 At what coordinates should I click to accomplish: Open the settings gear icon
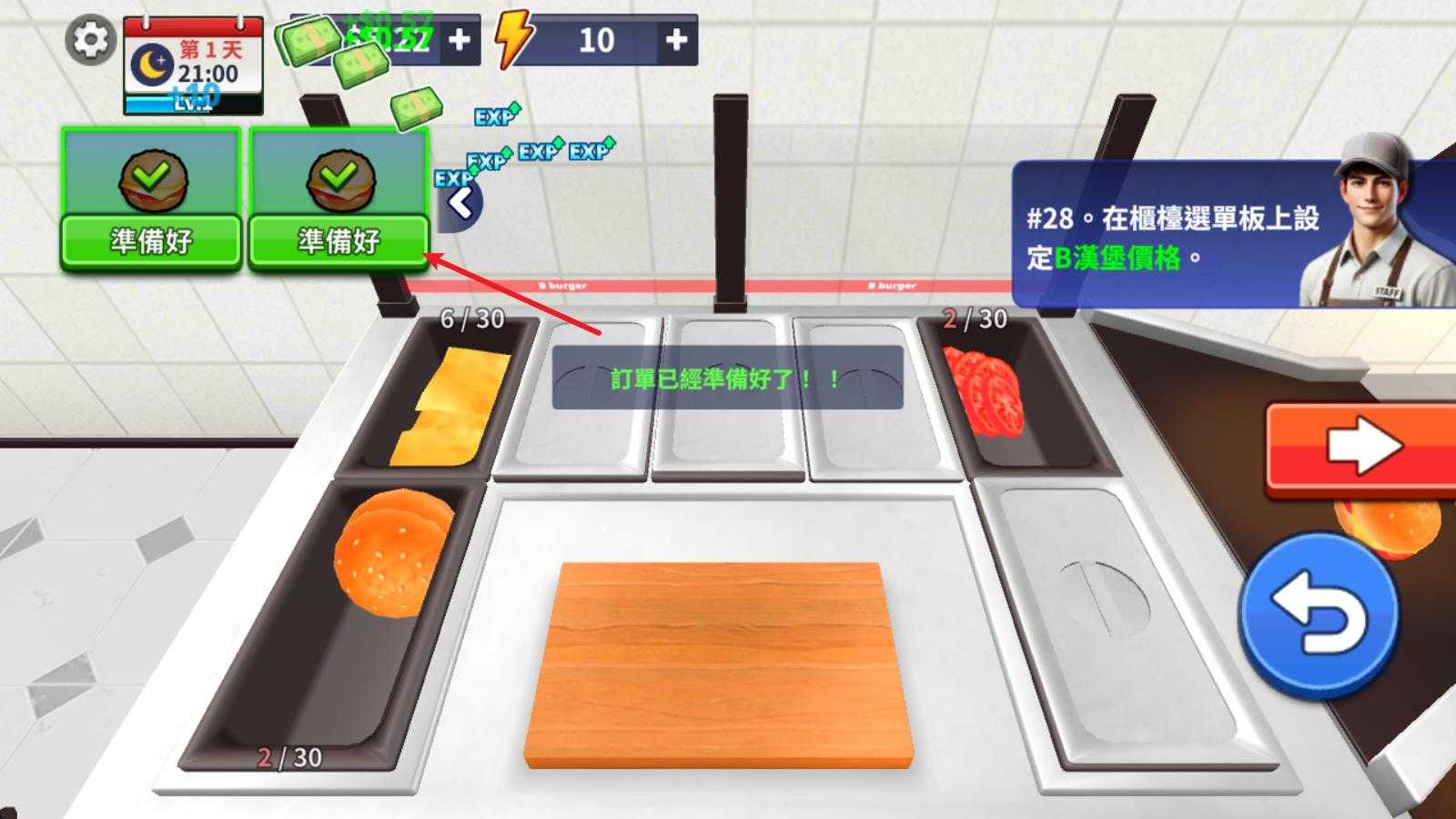[88, 42]
